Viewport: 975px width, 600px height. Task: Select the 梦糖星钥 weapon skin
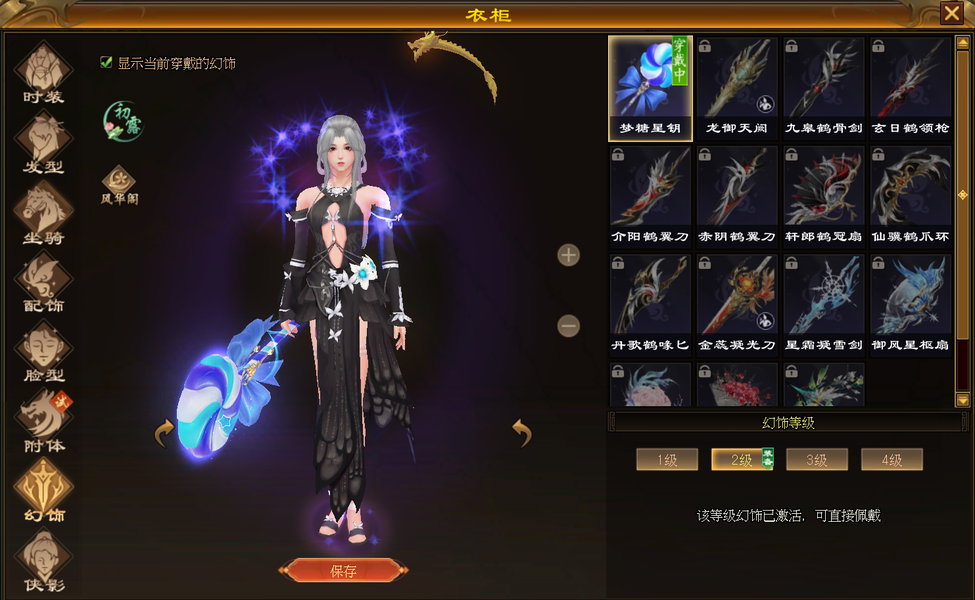[651, 87]
